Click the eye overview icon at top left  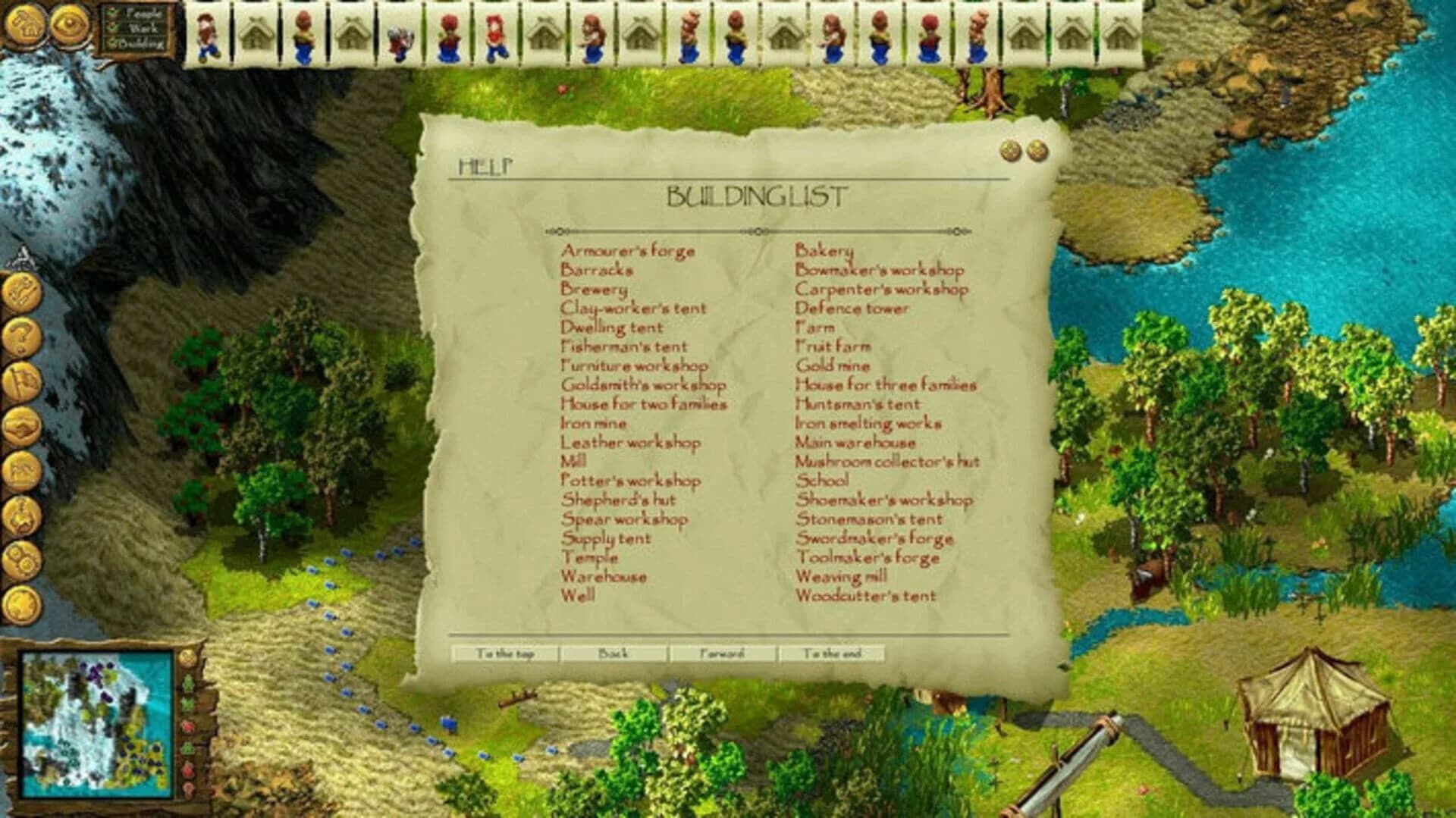(68, 21)
